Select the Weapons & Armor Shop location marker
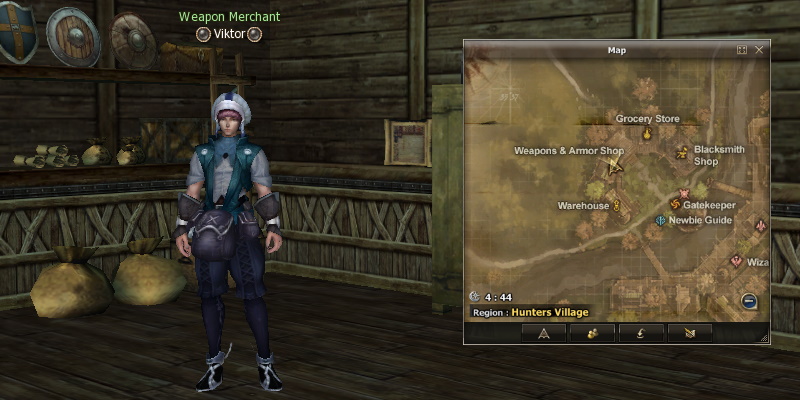The image size is (800, 400). click(614, 166)
